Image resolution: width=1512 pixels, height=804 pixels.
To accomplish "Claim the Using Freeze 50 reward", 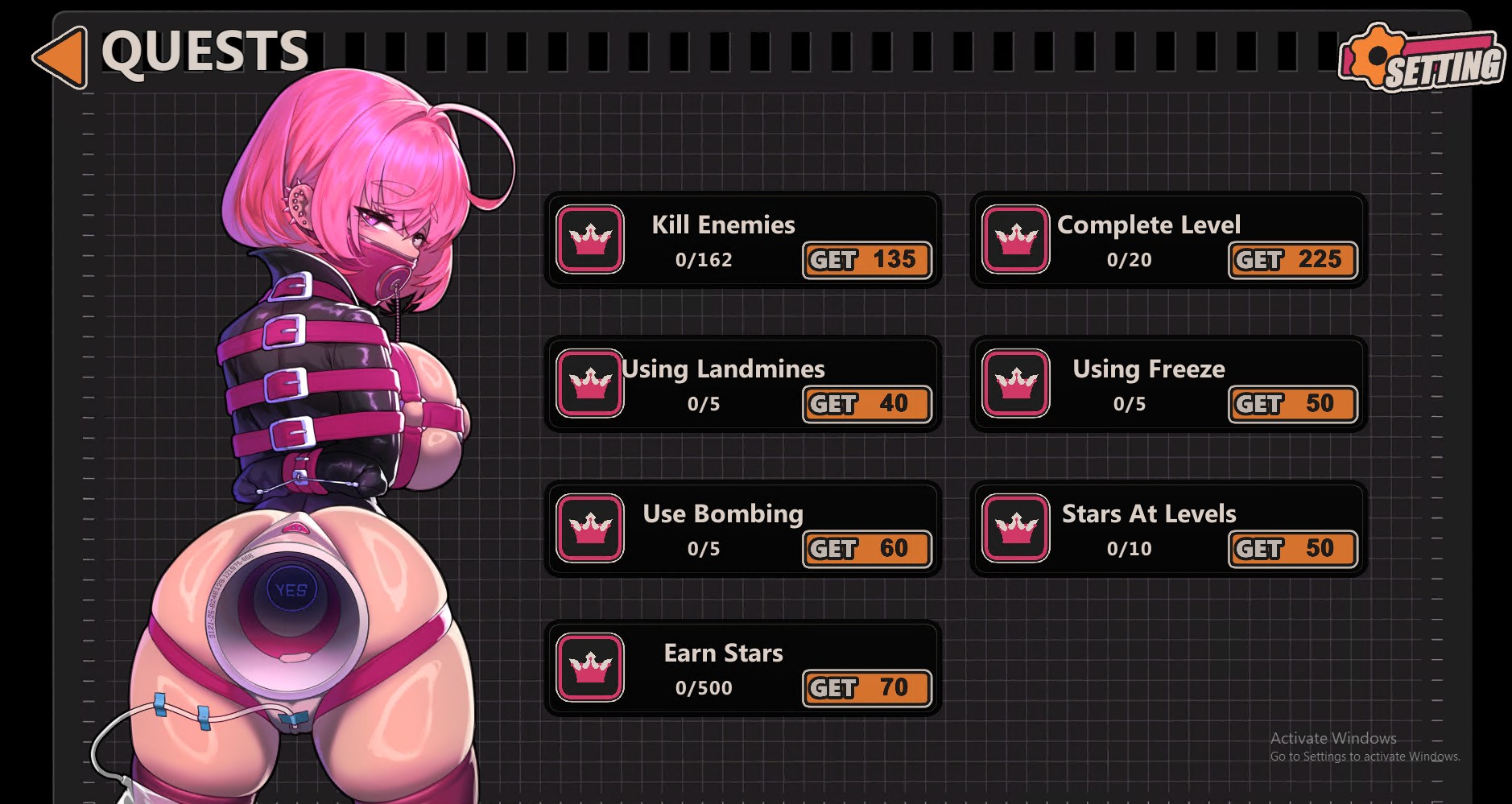I will 1292,404.
